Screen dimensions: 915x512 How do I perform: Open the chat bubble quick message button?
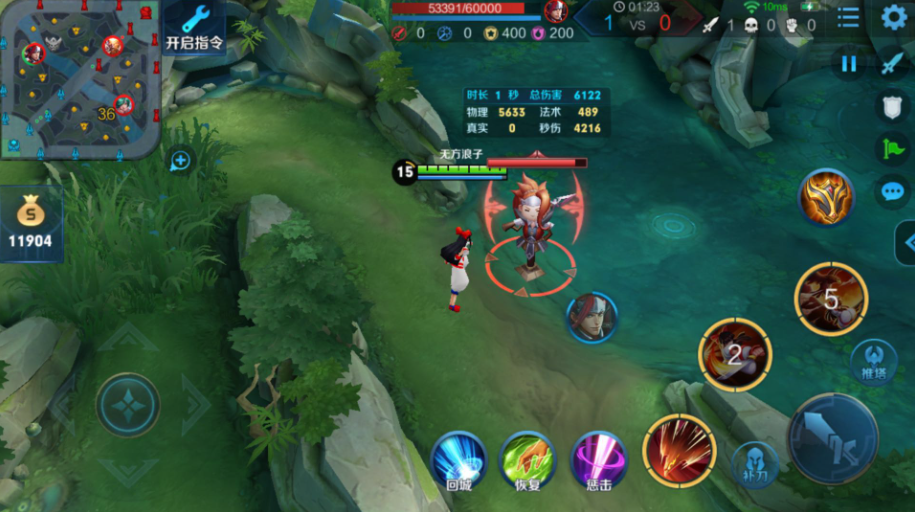tap(892, 191)
